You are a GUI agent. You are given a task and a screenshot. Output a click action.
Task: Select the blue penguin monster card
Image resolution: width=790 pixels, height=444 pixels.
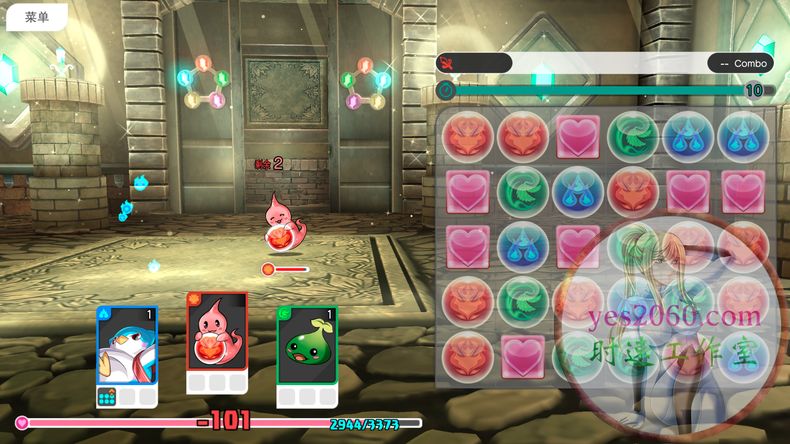pos(127,347)
